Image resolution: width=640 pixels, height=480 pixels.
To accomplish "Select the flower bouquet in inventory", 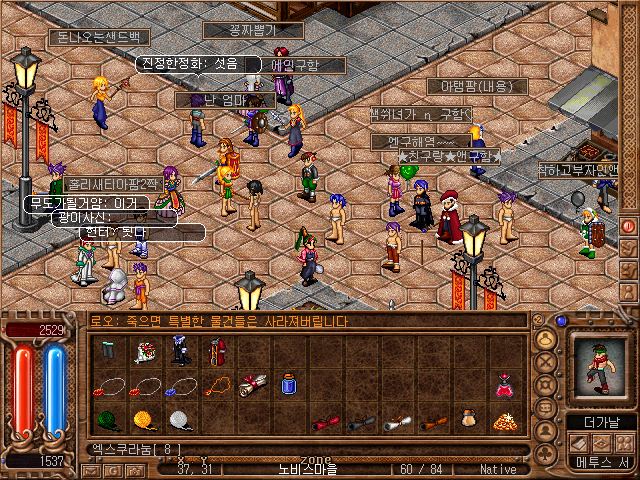I will [x=145, y=351].
